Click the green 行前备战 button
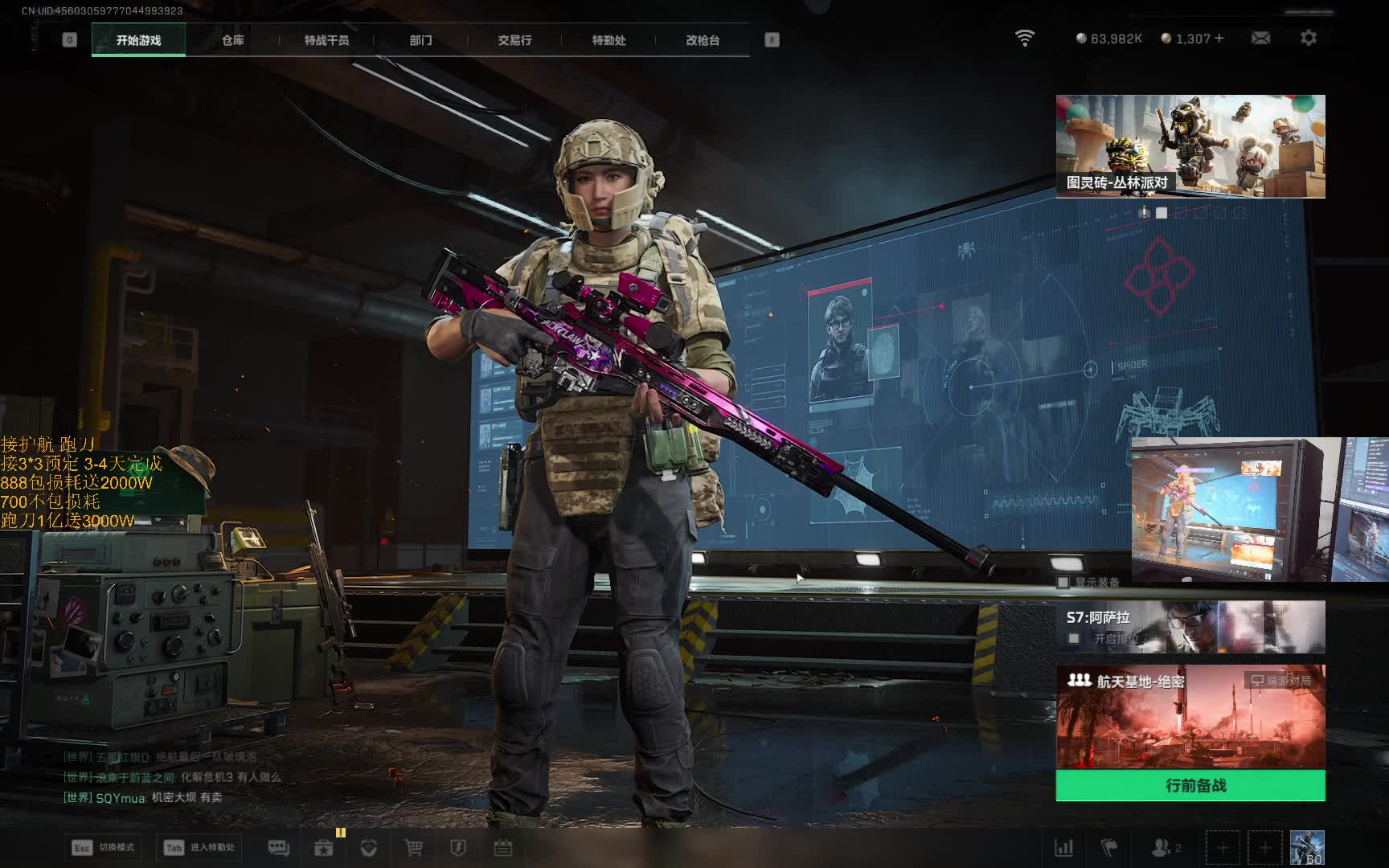 click(x=1190, y=785)
